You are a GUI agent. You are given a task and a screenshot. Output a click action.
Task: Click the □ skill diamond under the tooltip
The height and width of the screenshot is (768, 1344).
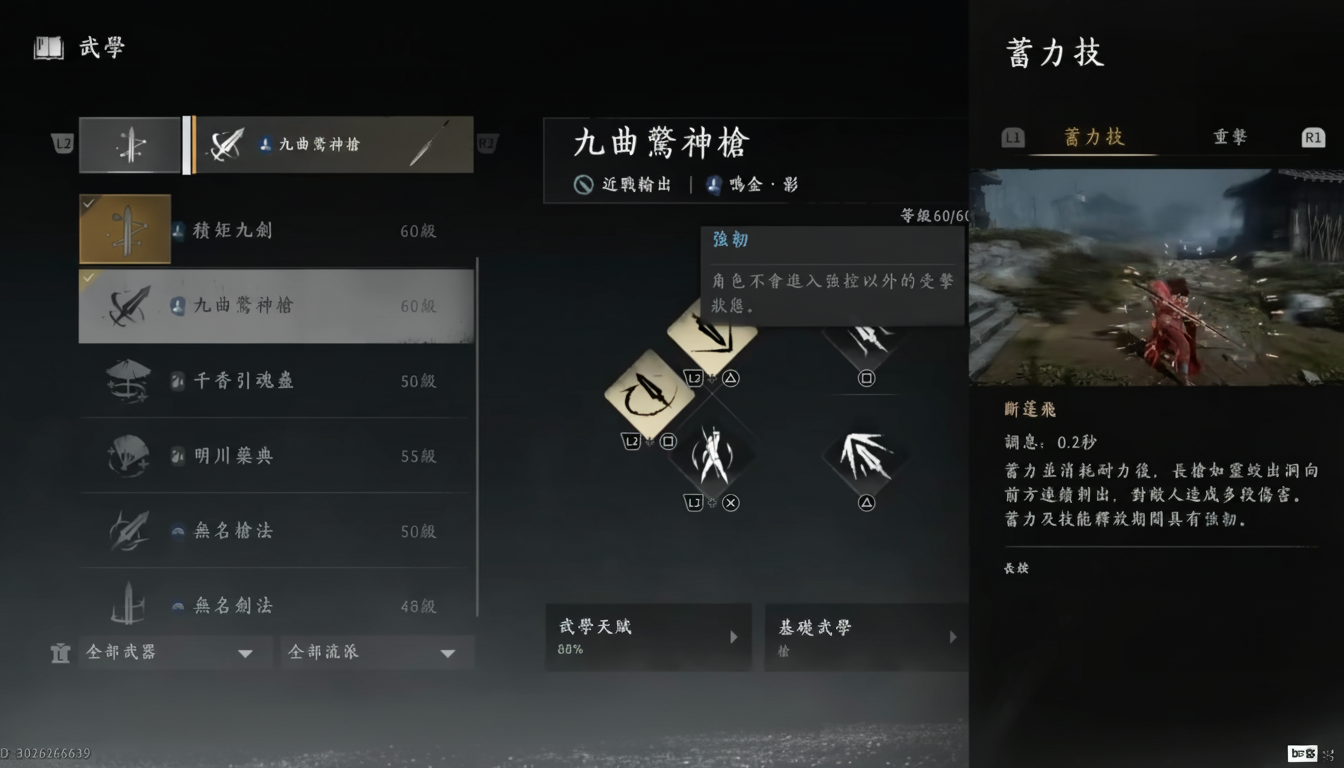(x=864, y=340)
